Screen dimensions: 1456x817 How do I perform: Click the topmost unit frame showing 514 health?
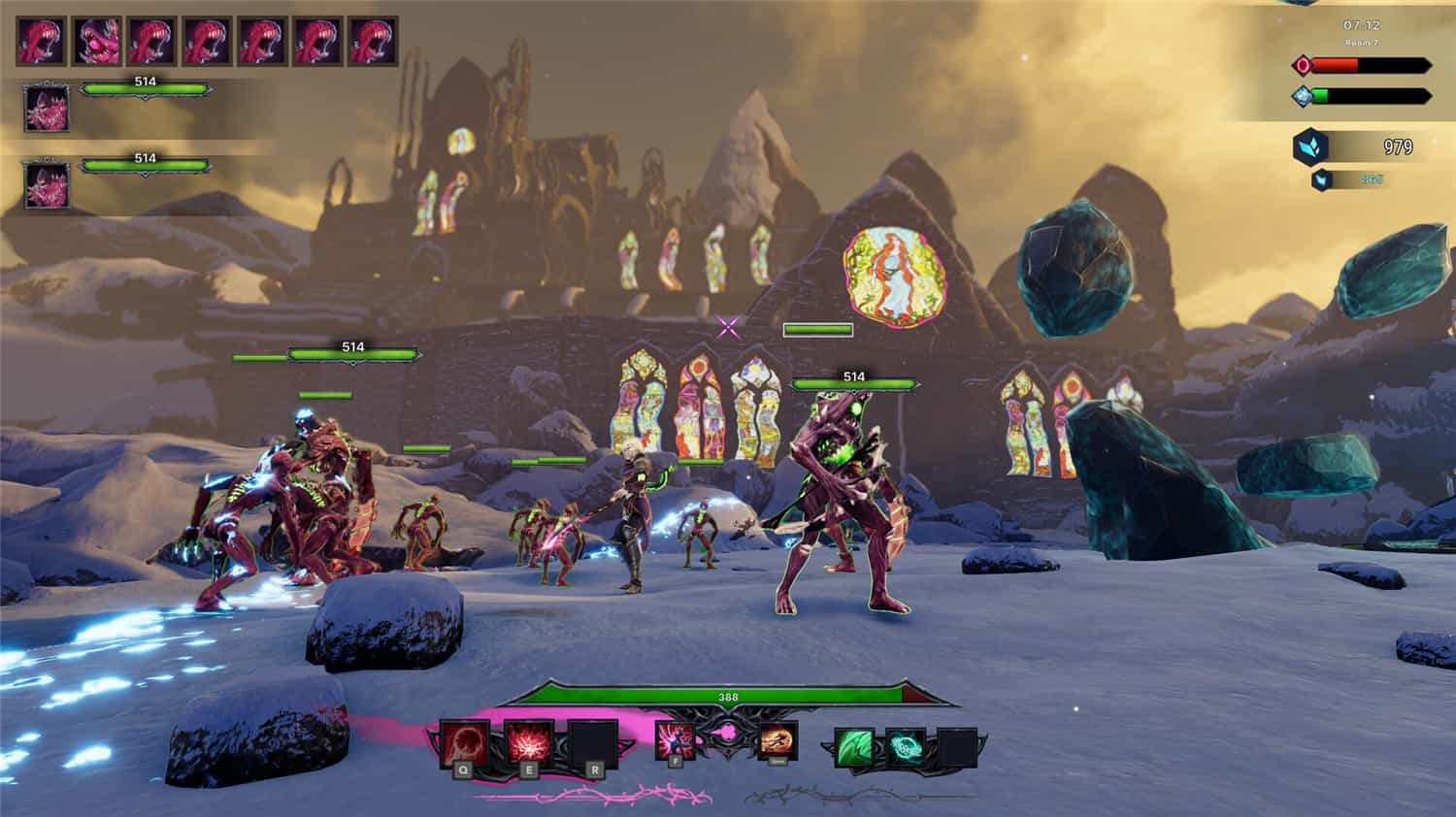tap(146, 87)
